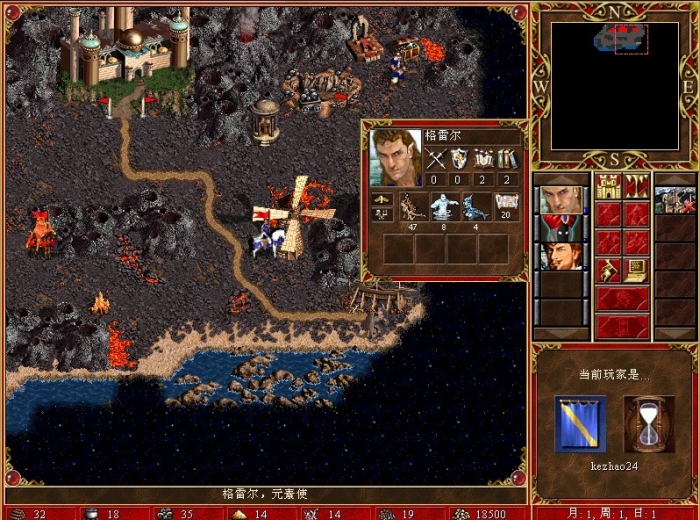Image resolution: width=700 pixels, height=520 pixels.
Task: Open the kingdom overview castle button
Action: click(x=608, y=186)
